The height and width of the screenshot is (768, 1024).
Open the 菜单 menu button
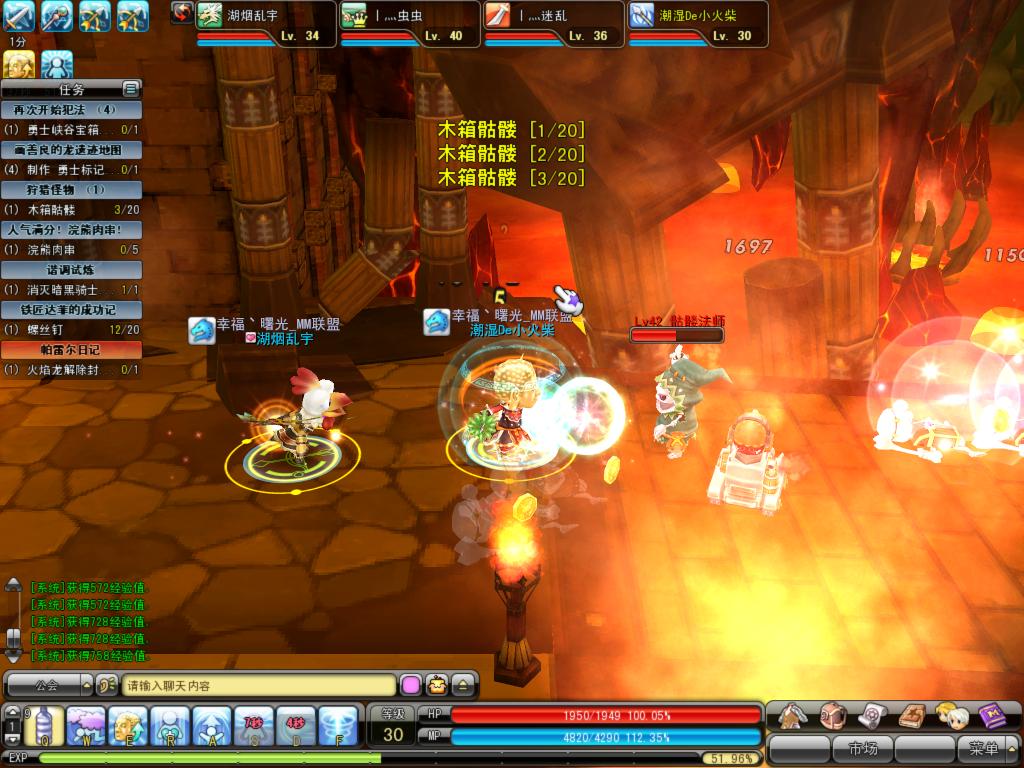pos(984,748)
